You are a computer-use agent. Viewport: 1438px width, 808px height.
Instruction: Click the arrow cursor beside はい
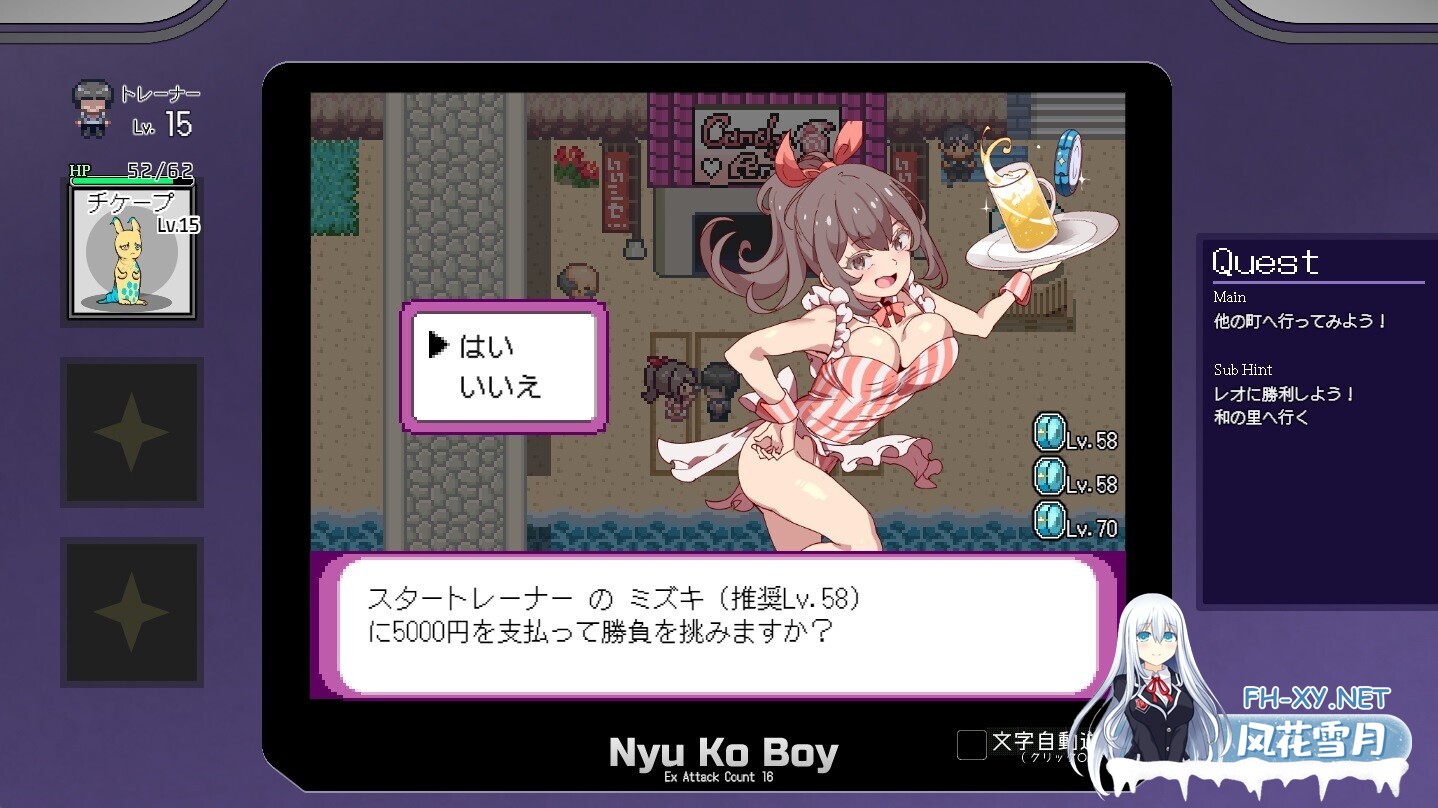tap(439, 344)
